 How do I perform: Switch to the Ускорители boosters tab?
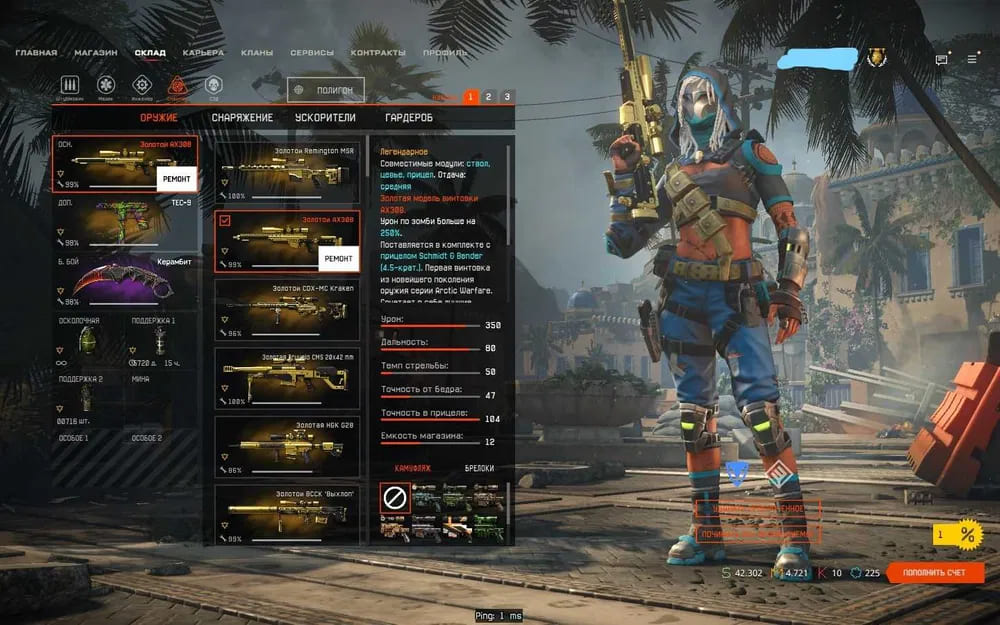point(325,118)
